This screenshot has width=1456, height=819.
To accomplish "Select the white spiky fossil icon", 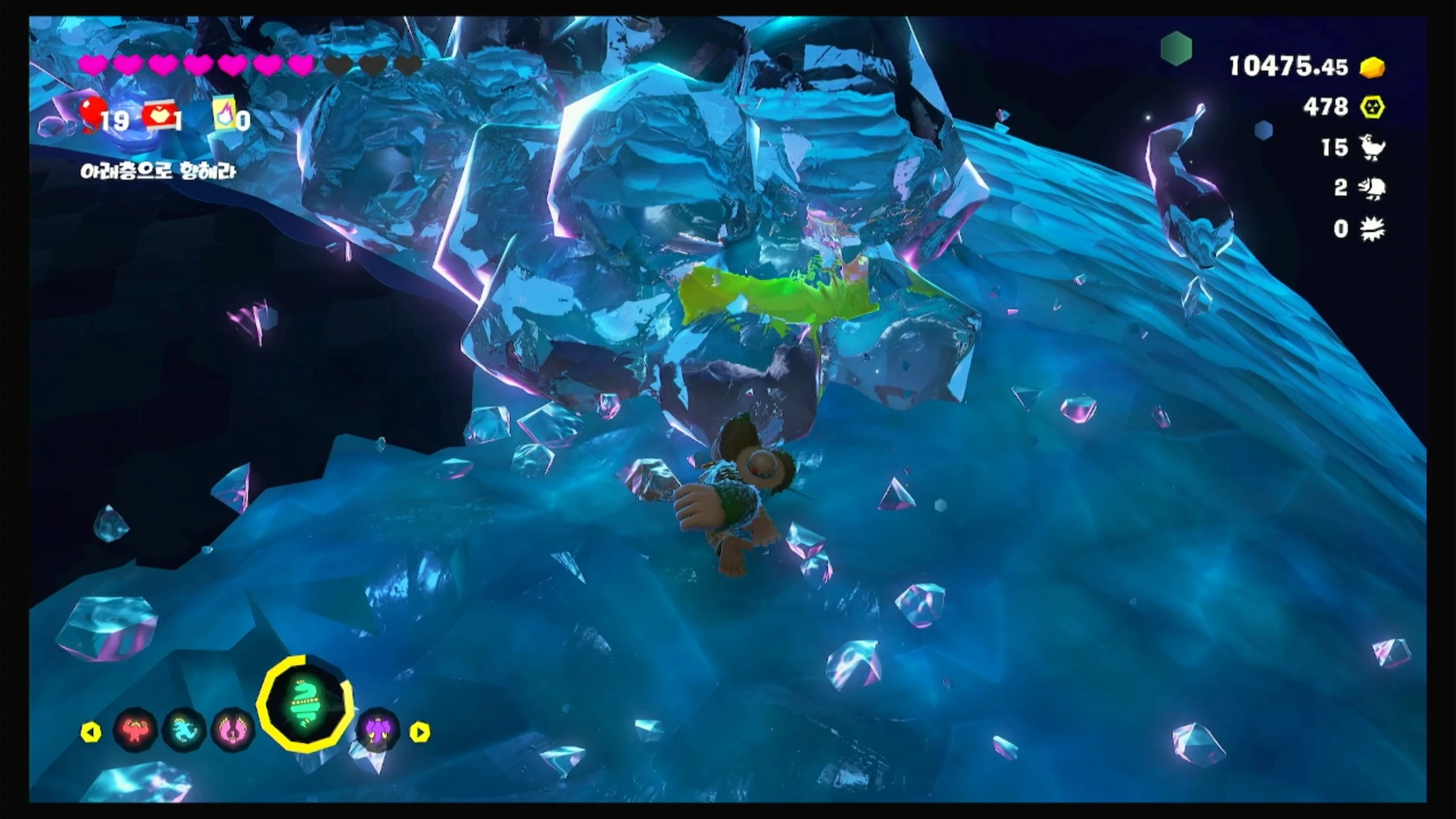I will coord(1372,229).
